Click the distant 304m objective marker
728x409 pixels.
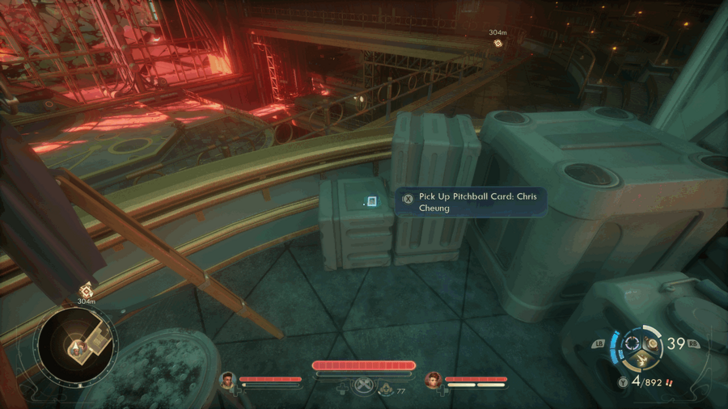pyautogui.click(x=497, y=43)
